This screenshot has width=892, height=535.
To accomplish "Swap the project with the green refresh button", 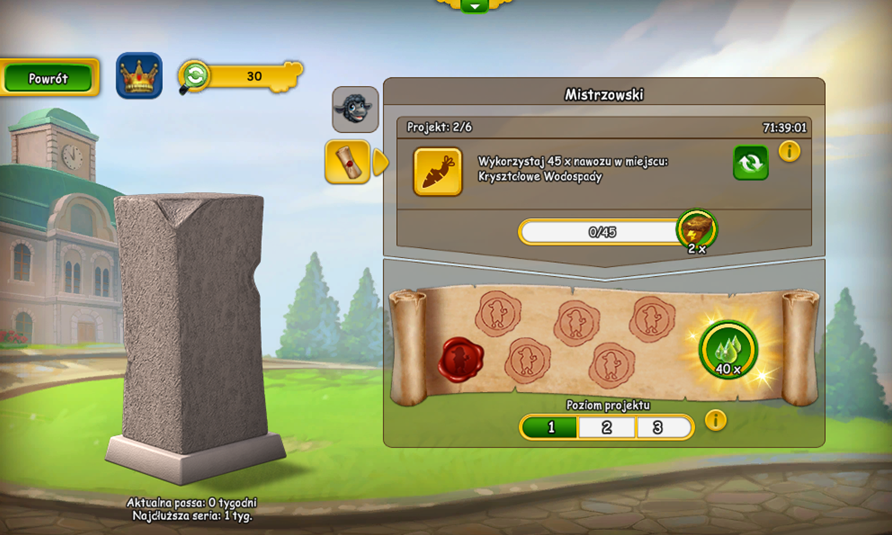I will click(x=751, y=163).
